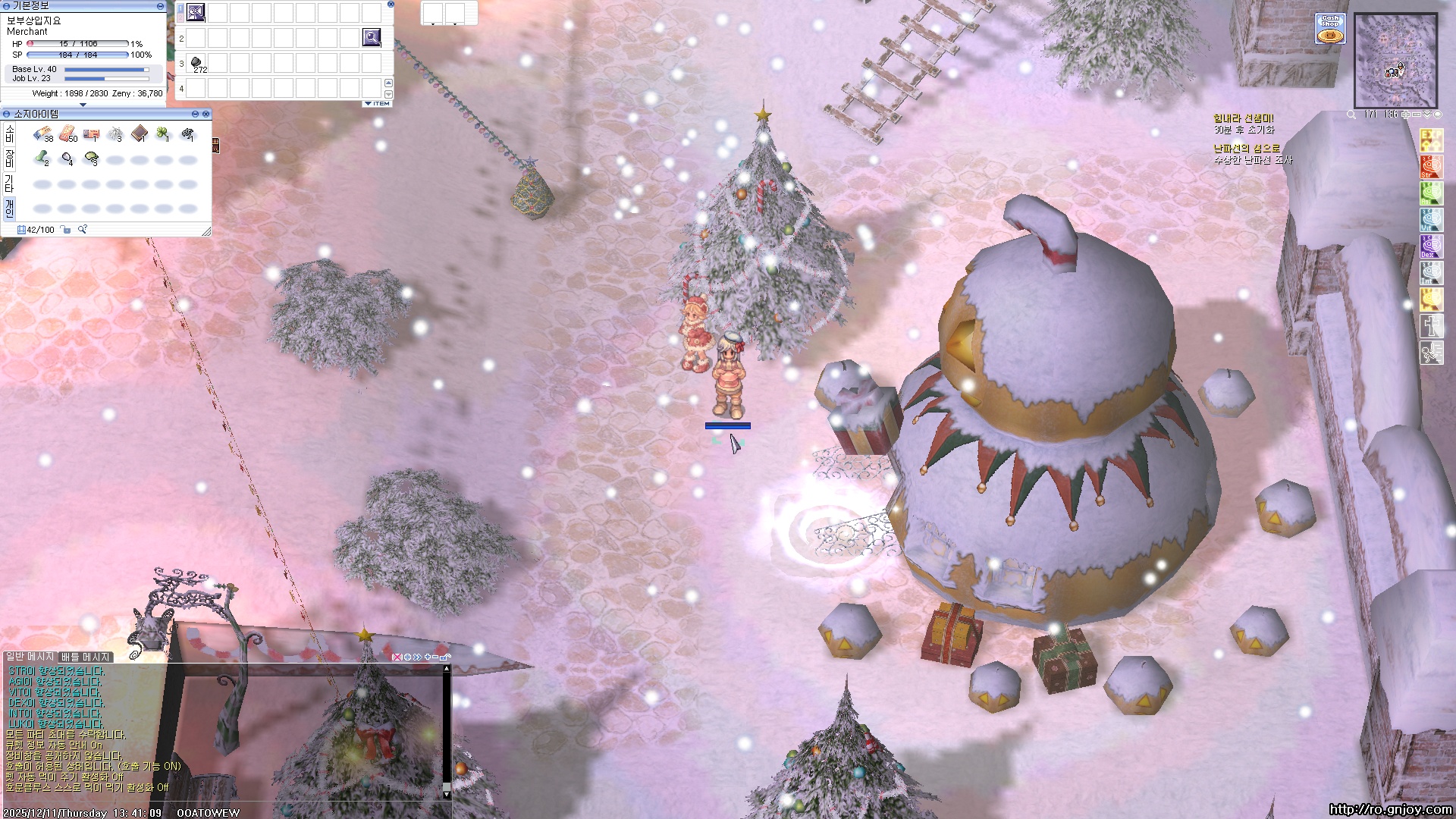
Task: Select the brown book inventory item
Action: point(140,135)
